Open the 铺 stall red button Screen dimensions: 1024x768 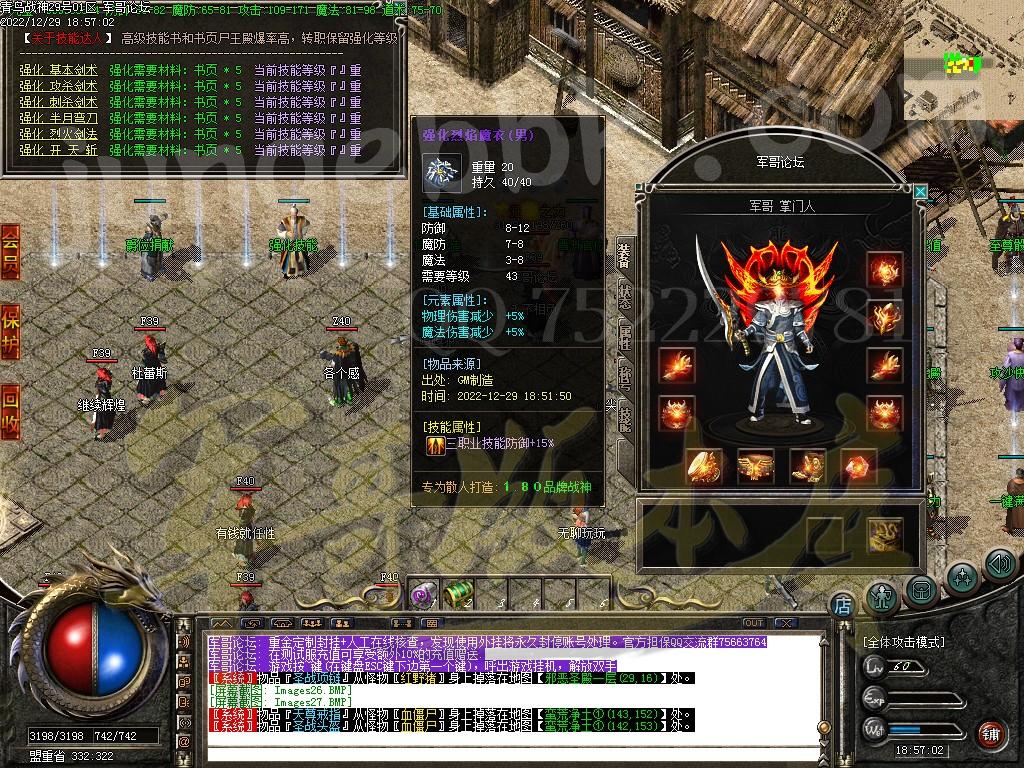click(x=990, y=735)
